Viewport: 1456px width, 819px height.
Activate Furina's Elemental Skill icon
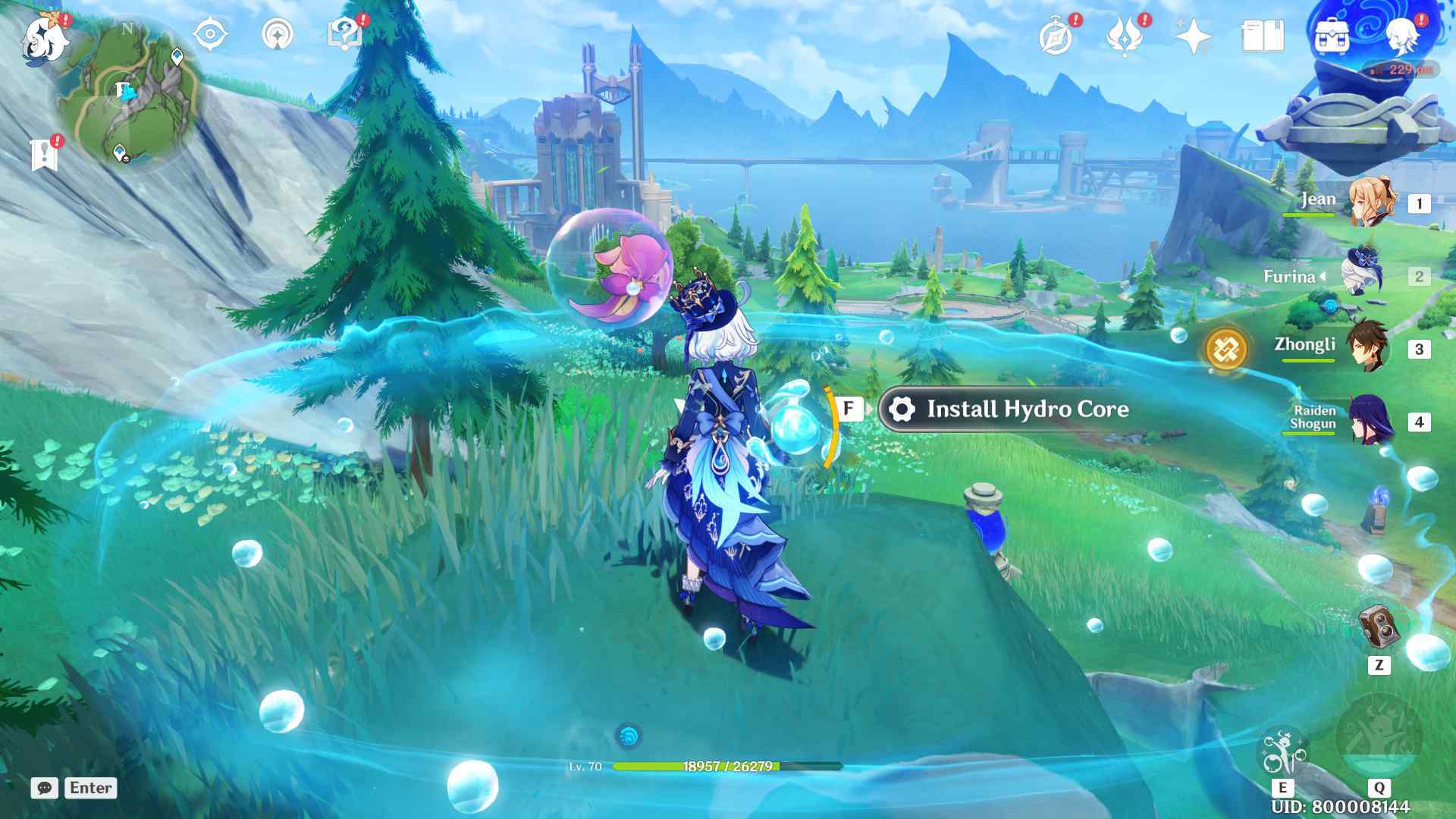1282,752
